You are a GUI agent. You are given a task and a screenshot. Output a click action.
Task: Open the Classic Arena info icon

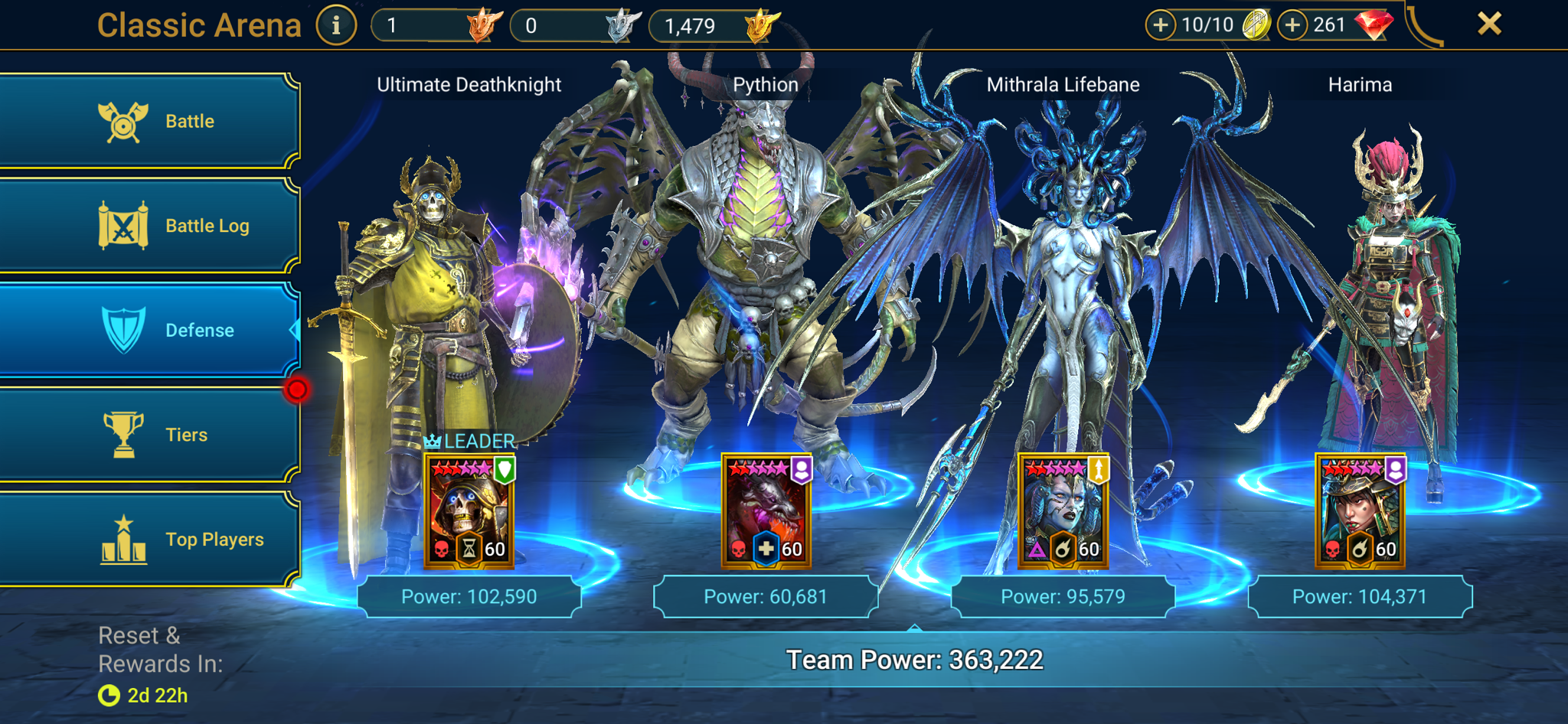click(x=335, y=24)
